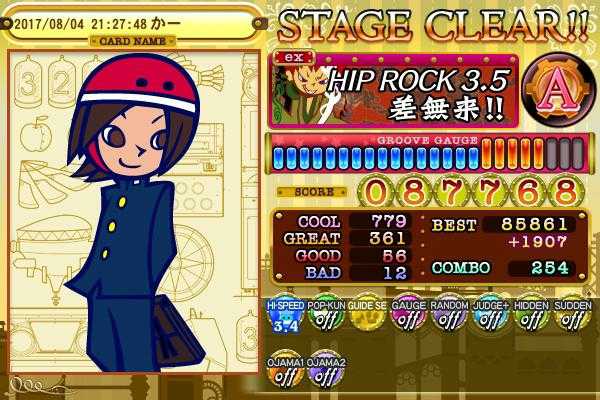
Task: Toggle the POP-KUN option
Action: (321, 318)
